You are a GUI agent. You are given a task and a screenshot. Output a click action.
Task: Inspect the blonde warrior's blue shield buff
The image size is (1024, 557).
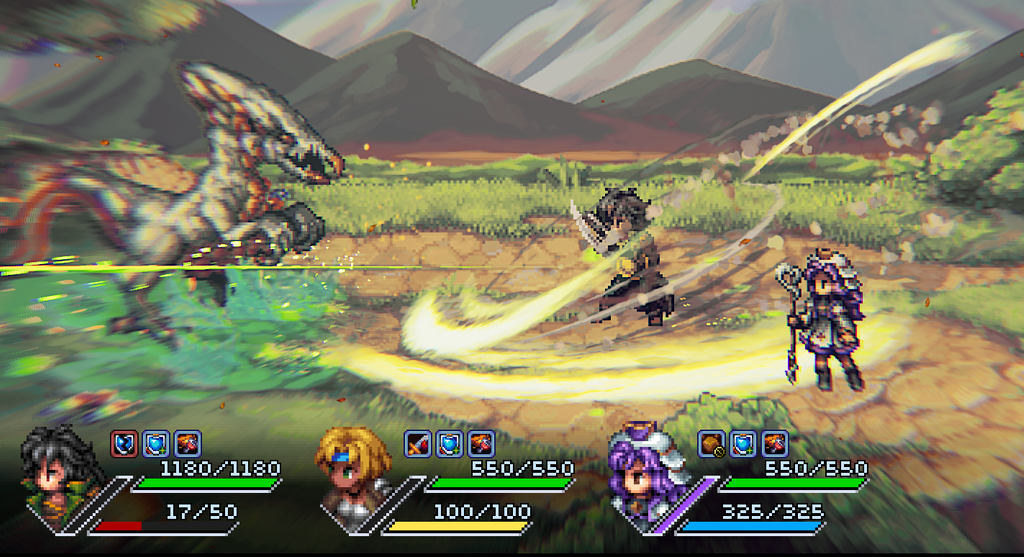(x=449, y=443)
